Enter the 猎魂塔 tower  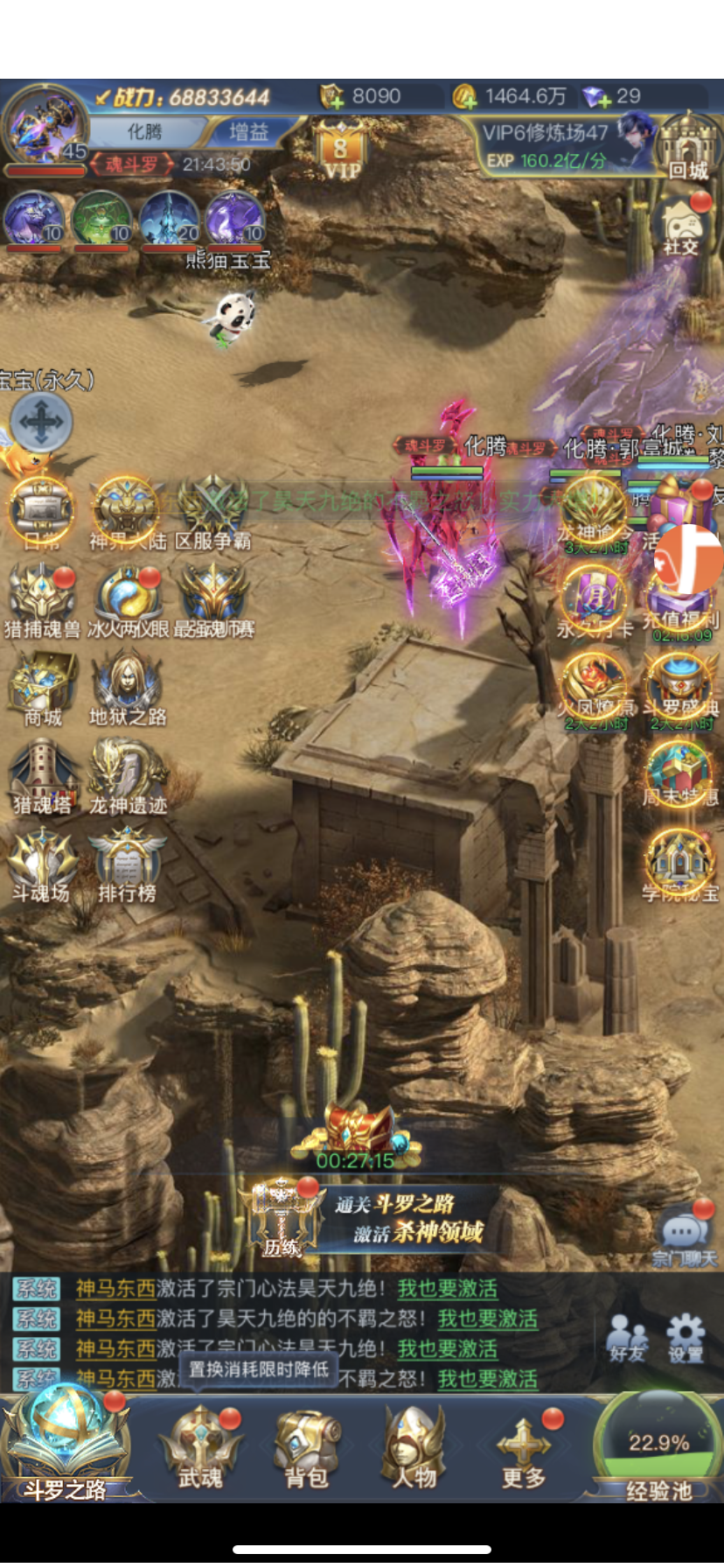(42, 777)
